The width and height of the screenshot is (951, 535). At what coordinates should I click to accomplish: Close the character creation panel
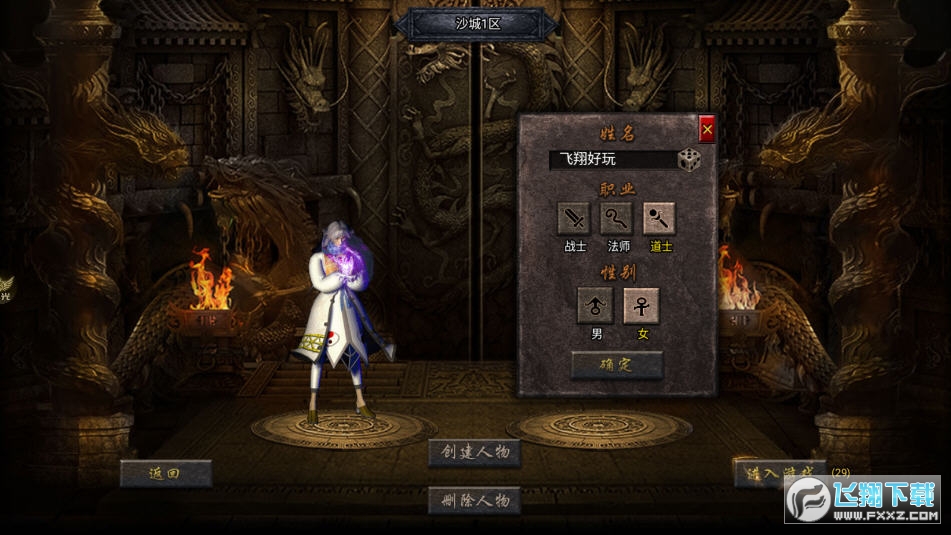point(707,129)
